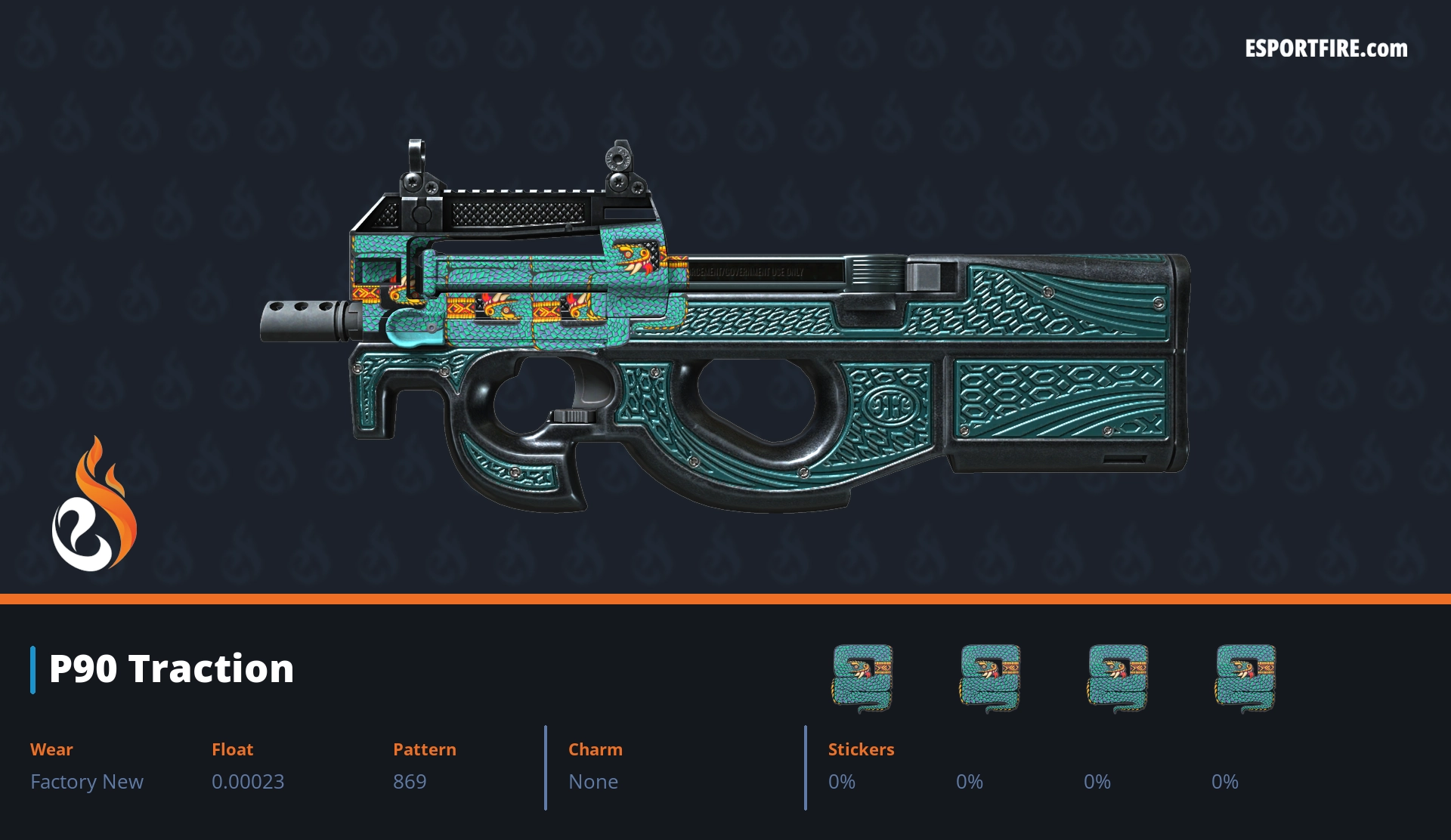Click the Esportfire flame logo

[x=94, y=505]
